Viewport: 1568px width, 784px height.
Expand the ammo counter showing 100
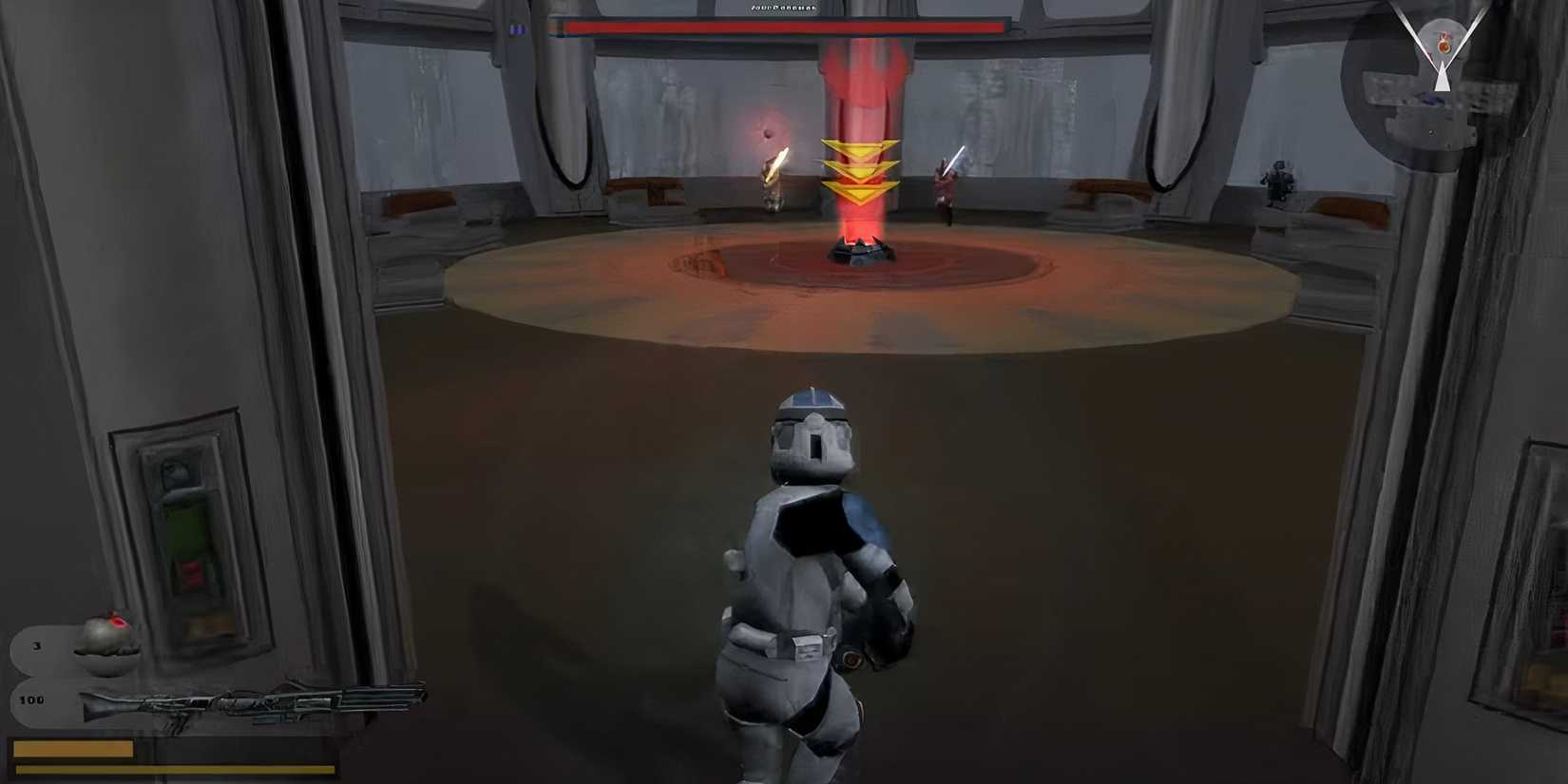point(33,699)
